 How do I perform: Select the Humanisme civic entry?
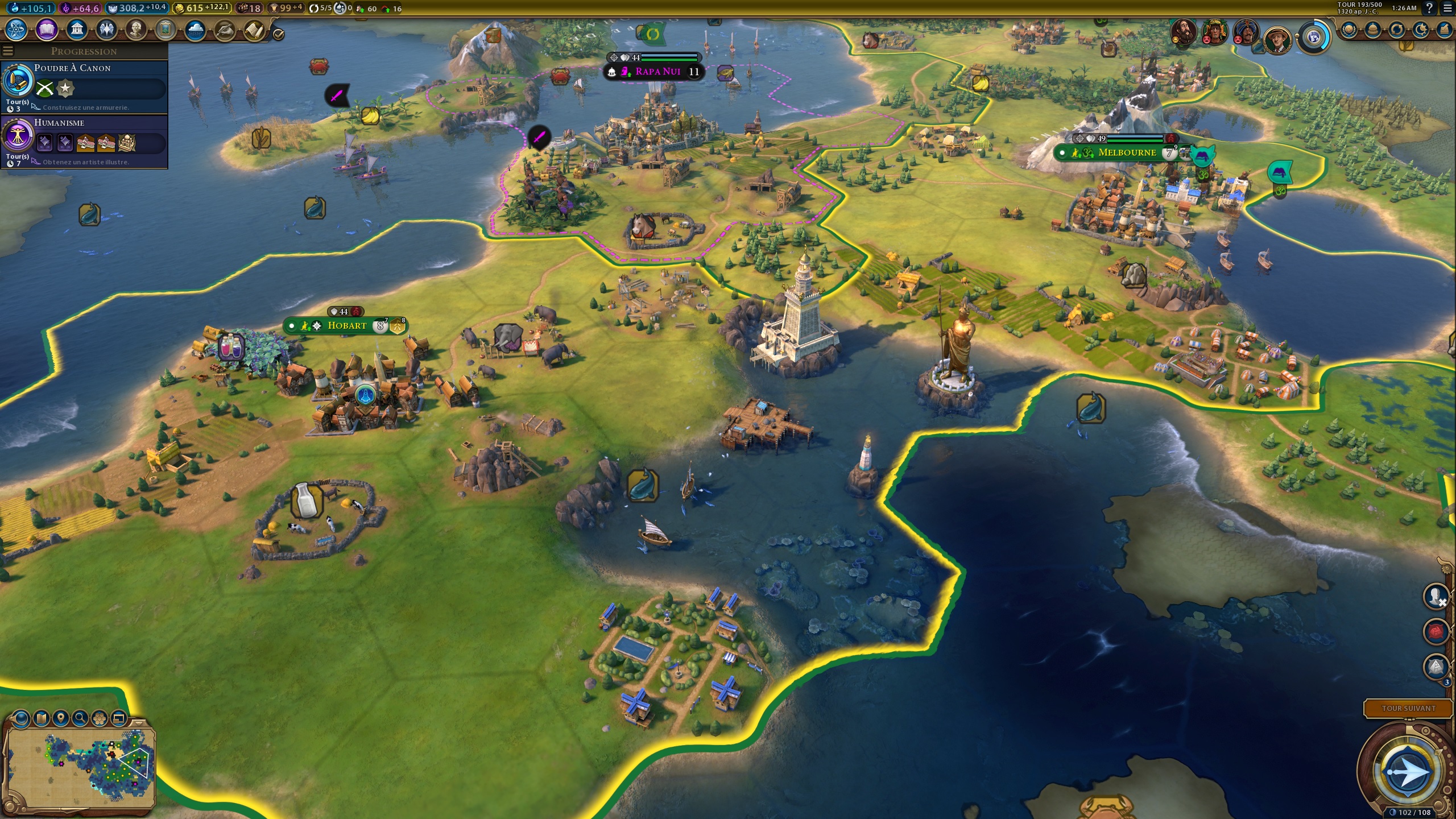coord(85,141)
